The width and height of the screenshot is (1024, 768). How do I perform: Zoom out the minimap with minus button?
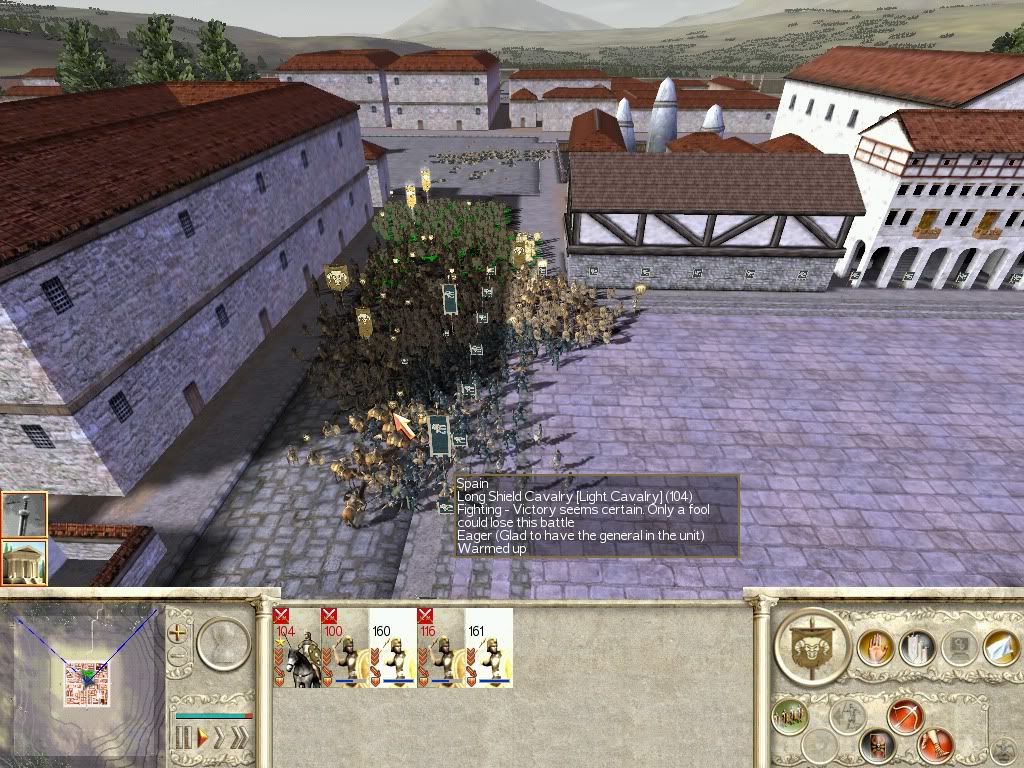click(180, 657)
